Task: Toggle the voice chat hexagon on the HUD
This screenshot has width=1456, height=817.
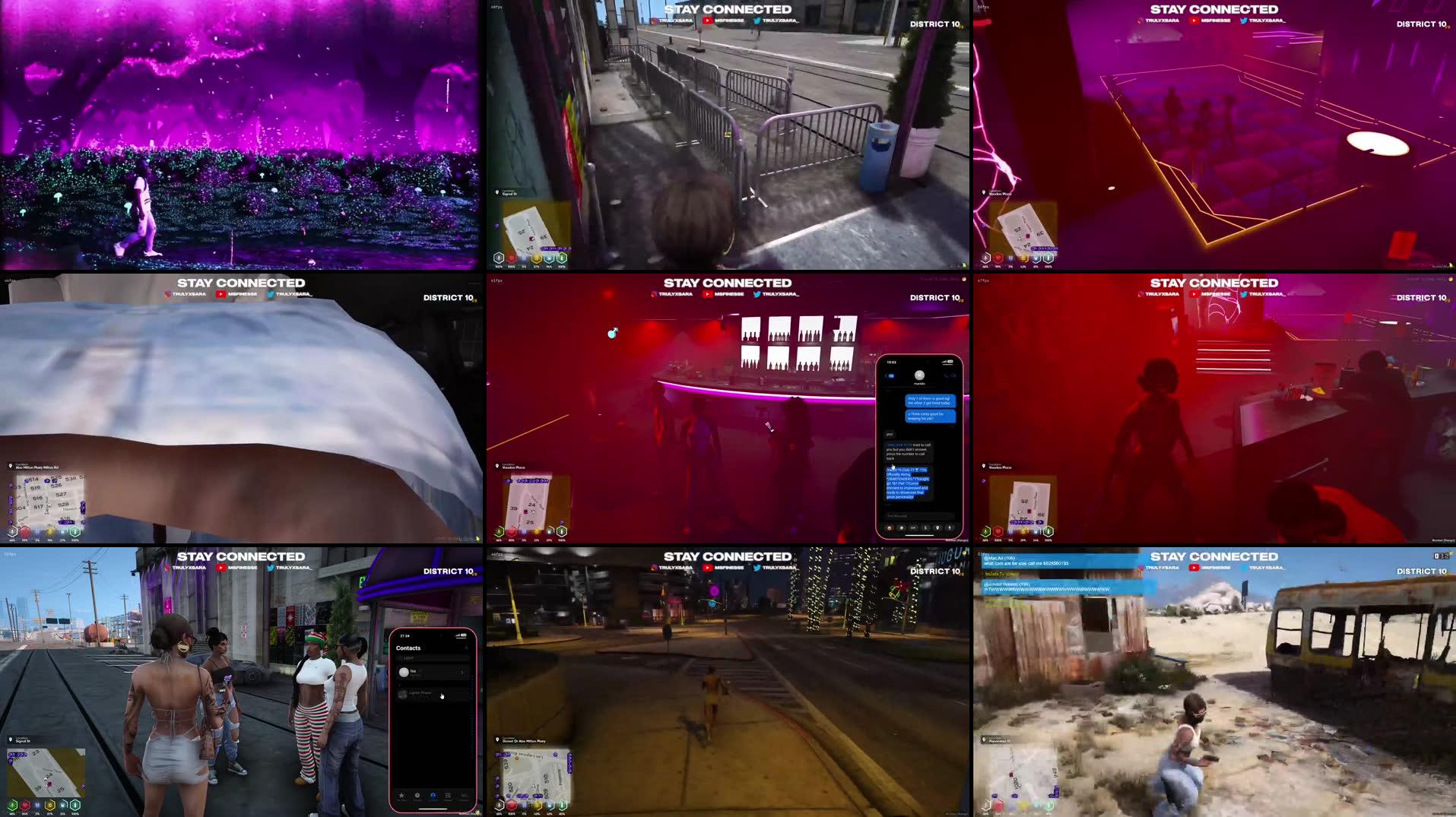Action: coord(499,806)
